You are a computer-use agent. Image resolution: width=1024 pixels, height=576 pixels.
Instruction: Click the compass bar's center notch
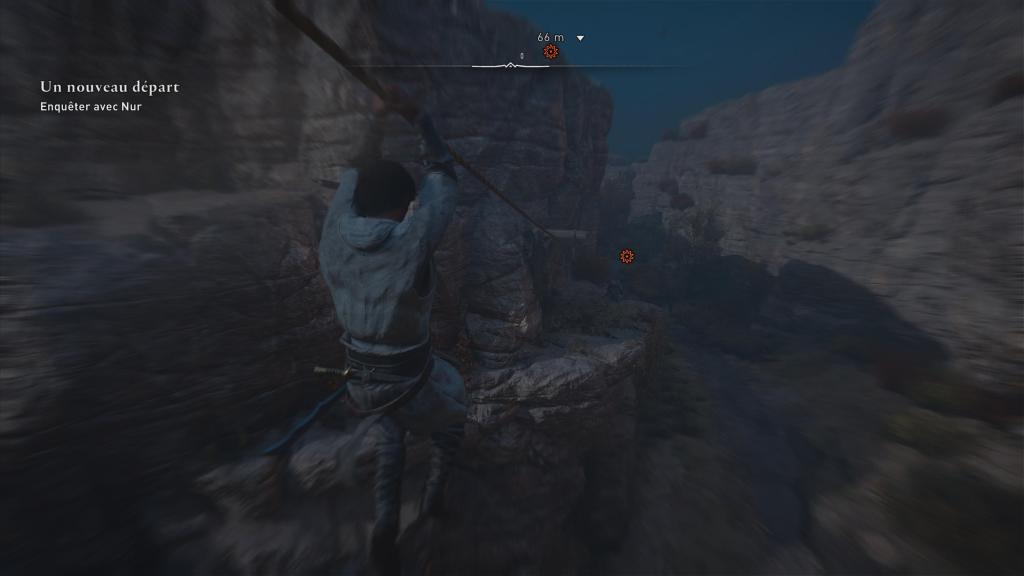(511, 66)
